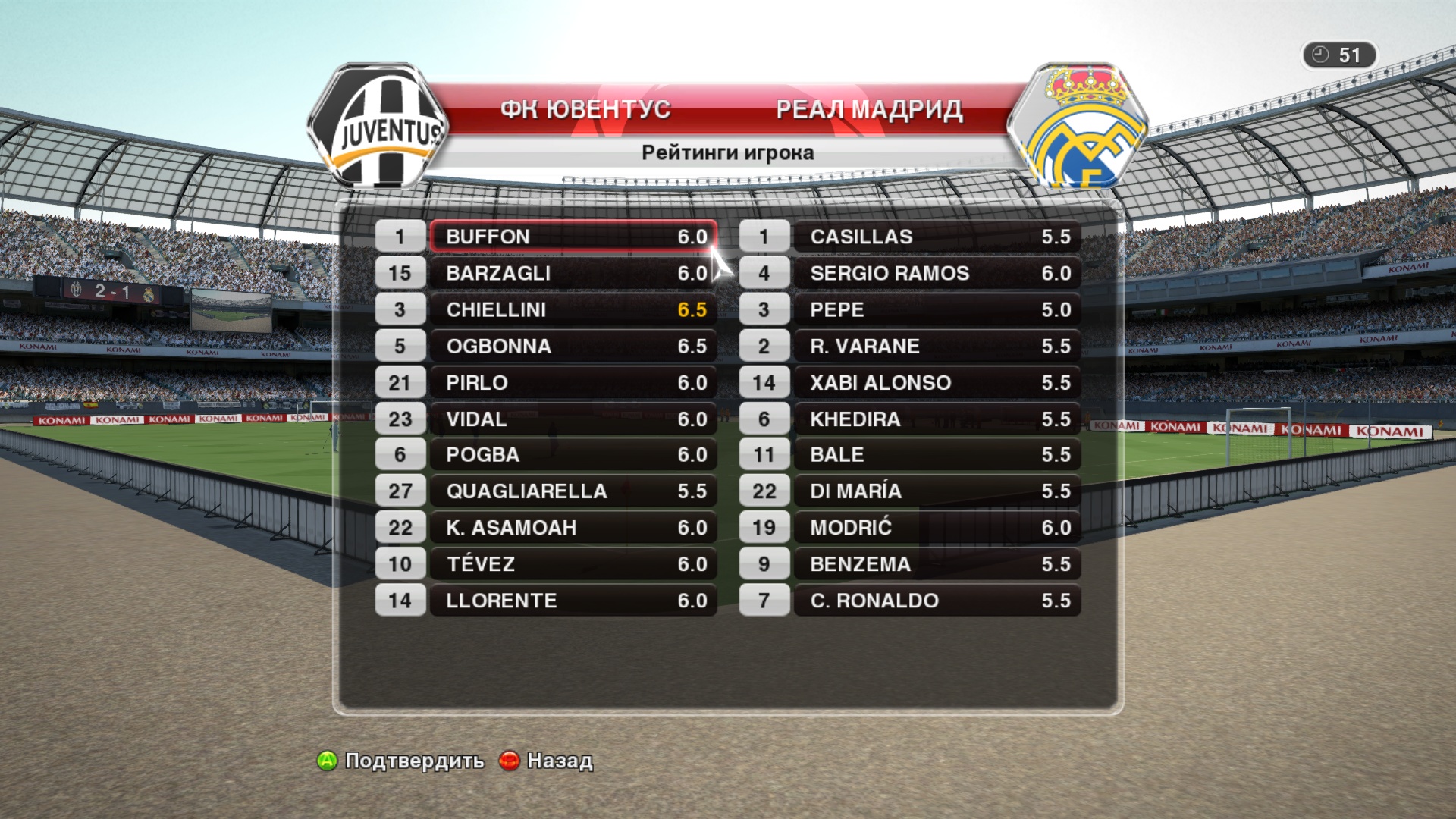Screen dimensions: 1456x819
Task: Choose Tévez from the list
Action: [x=573, y=564]
